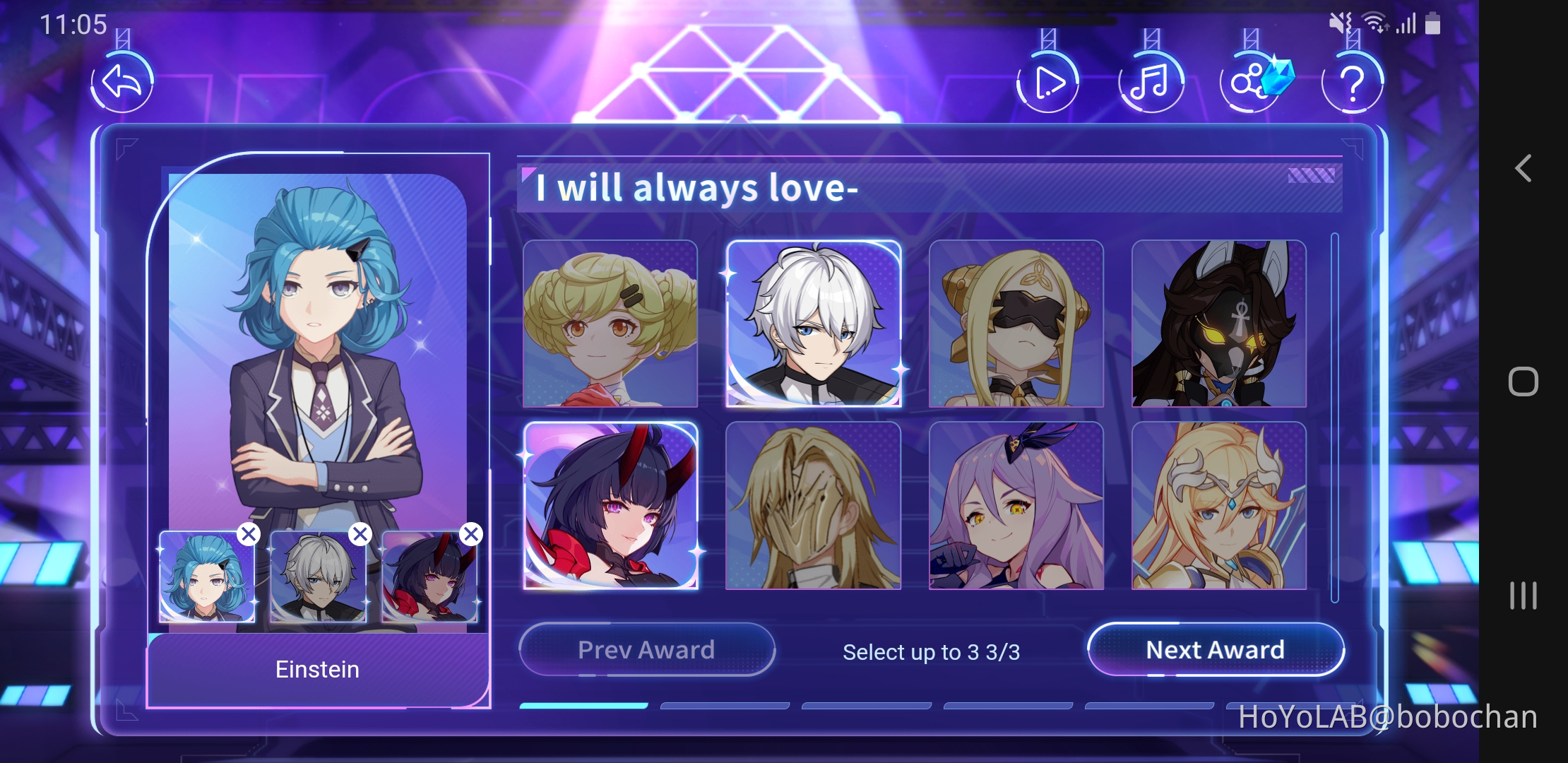This screenshot has width=1568, height=763.
Task: Open the music playback icon
Action: tap(1151, 83)
